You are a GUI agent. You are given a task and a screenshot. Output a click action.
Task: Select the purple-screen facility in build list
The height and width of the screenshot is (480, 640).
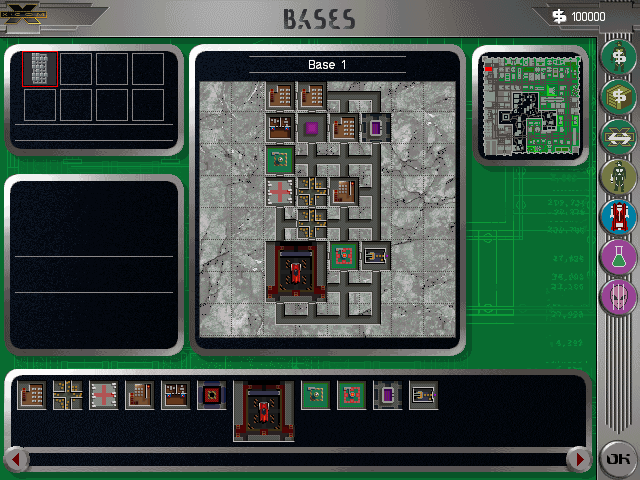pyautogui.click(x=387, y=396)
